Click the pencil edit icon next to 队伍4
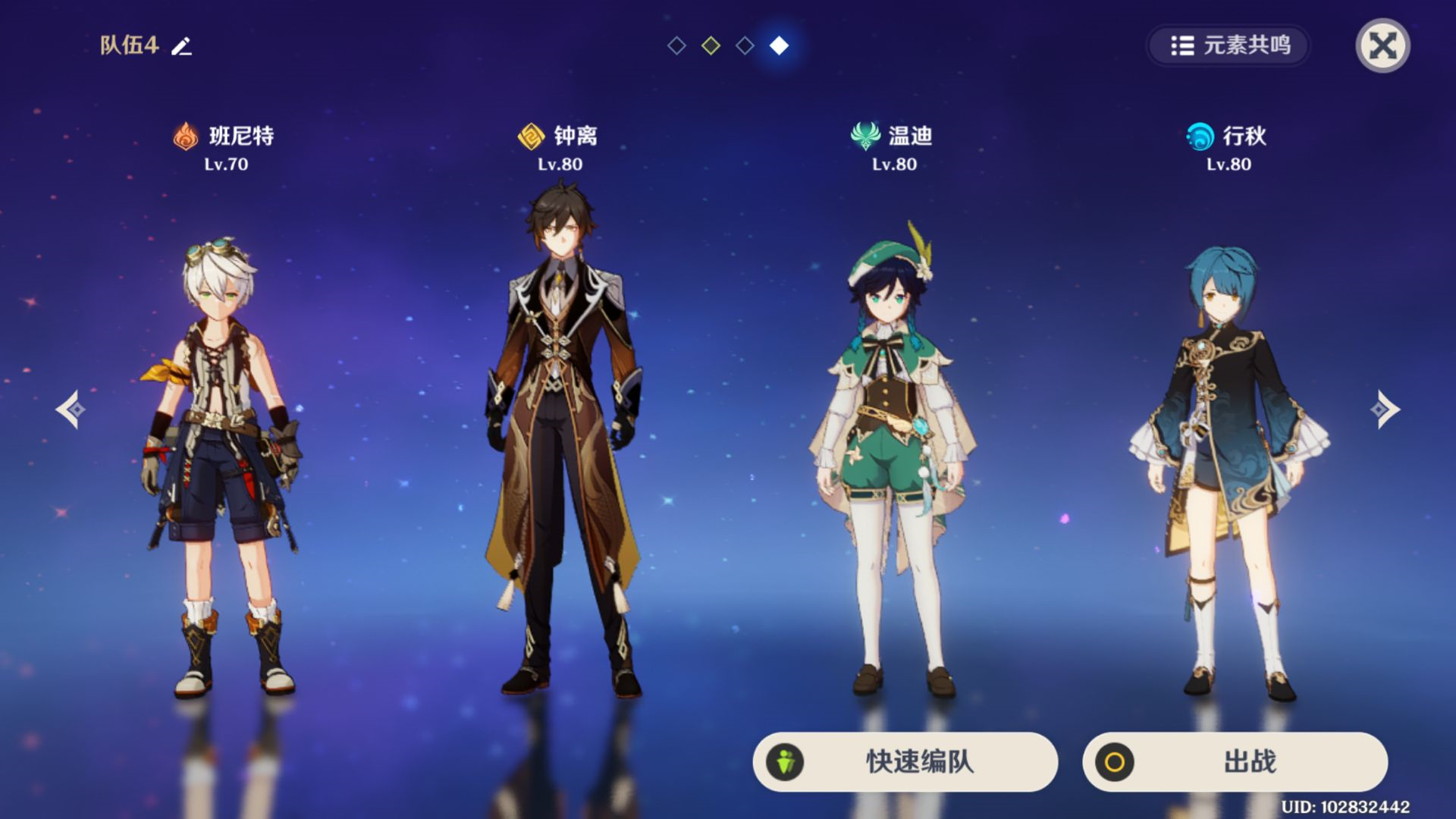Screen dimensions: 1456x819 [180, 45]
